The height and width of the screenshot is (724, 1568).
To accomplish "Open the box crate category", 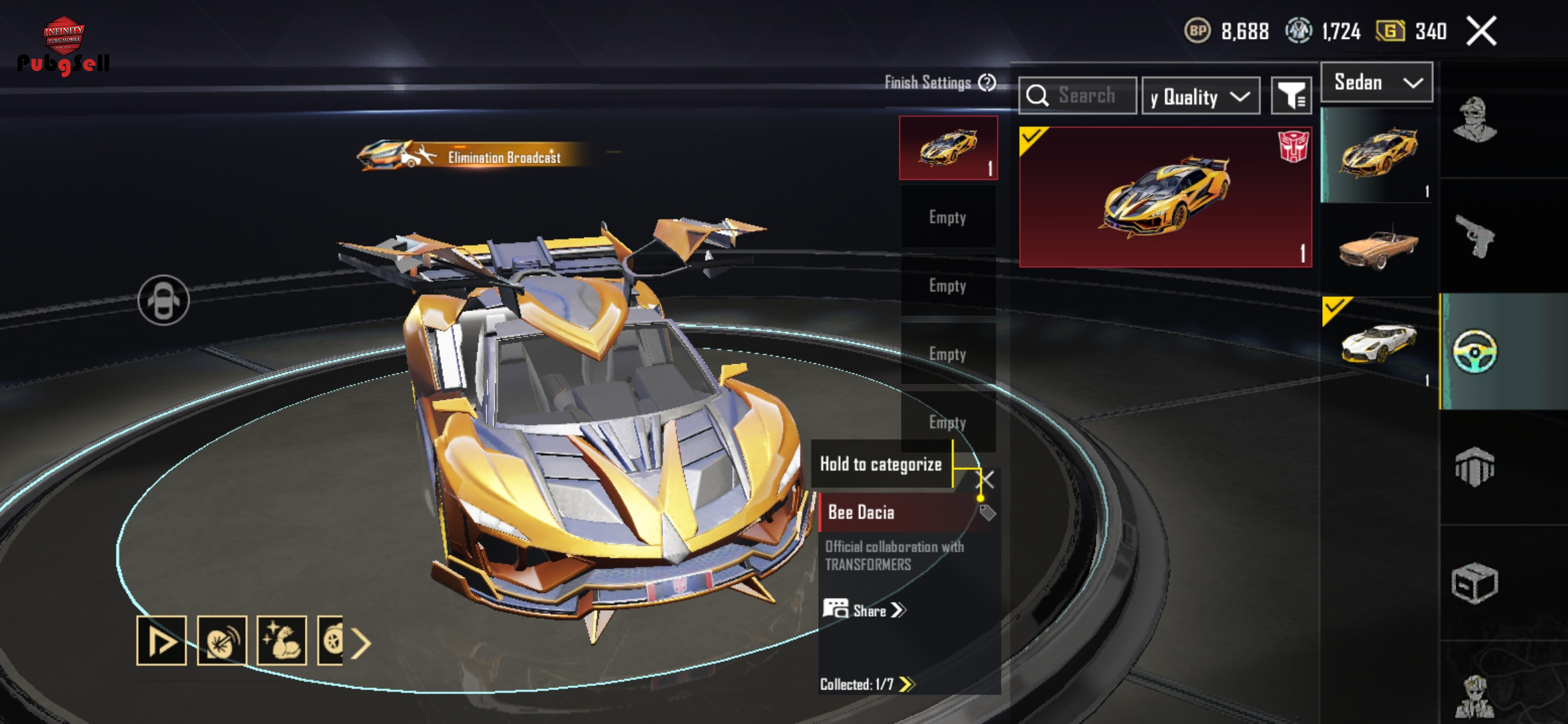I will [x=1475, y=583].
